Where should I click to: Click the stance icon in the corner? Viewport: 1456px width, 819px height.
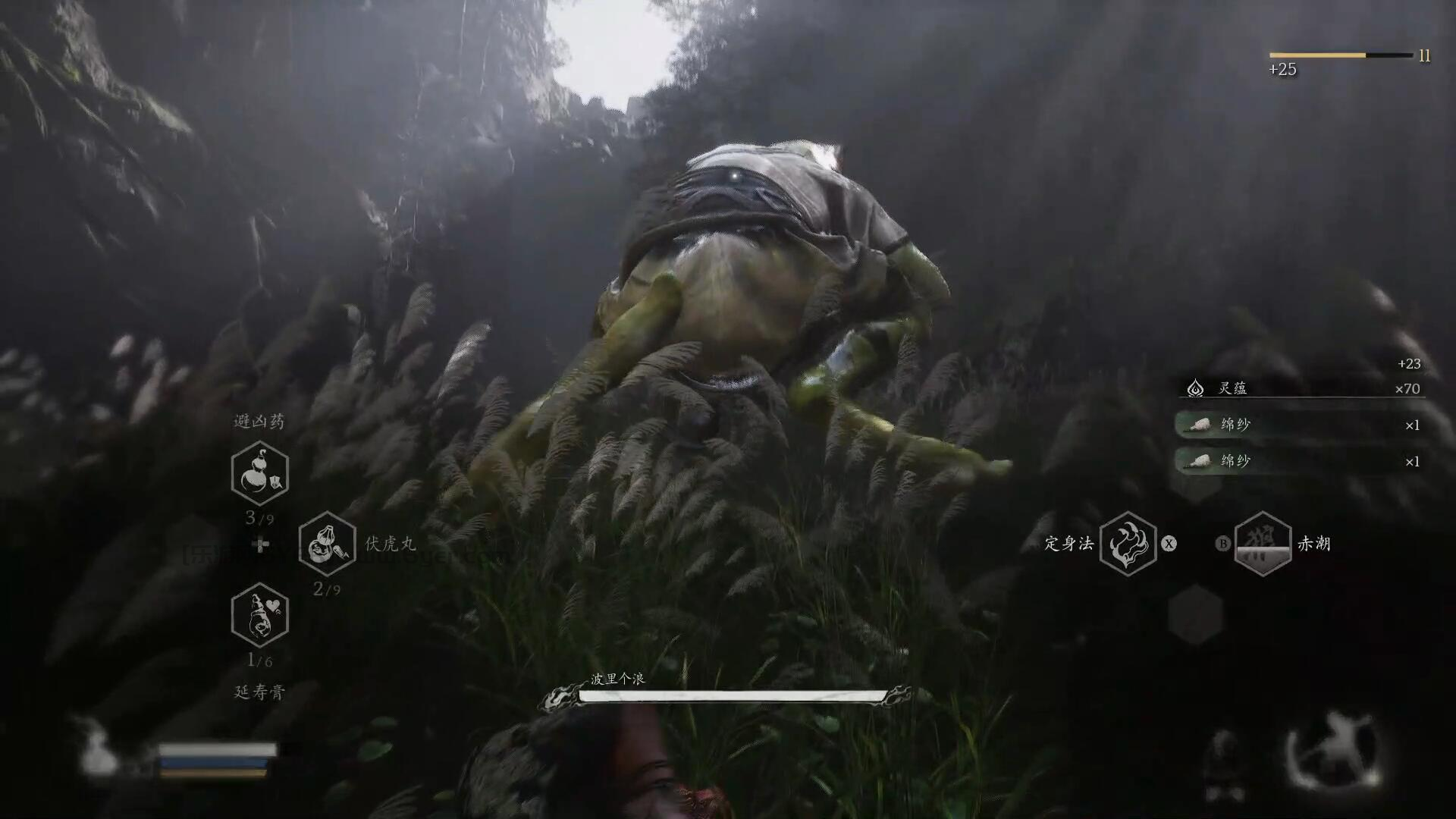click(x=1333, y=749)
